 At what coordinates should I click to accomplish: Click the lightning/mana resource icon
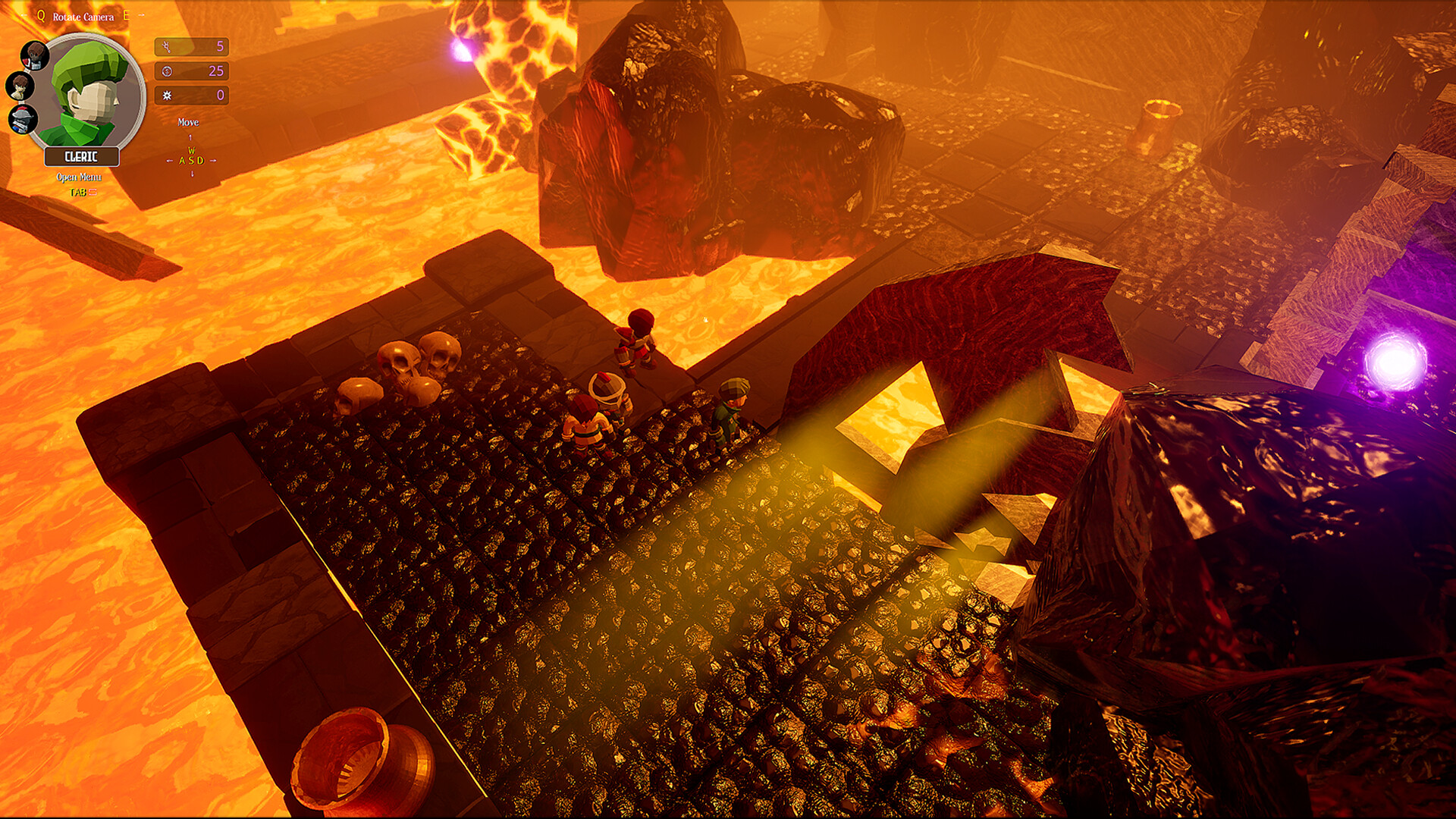(x=166, y=47)
